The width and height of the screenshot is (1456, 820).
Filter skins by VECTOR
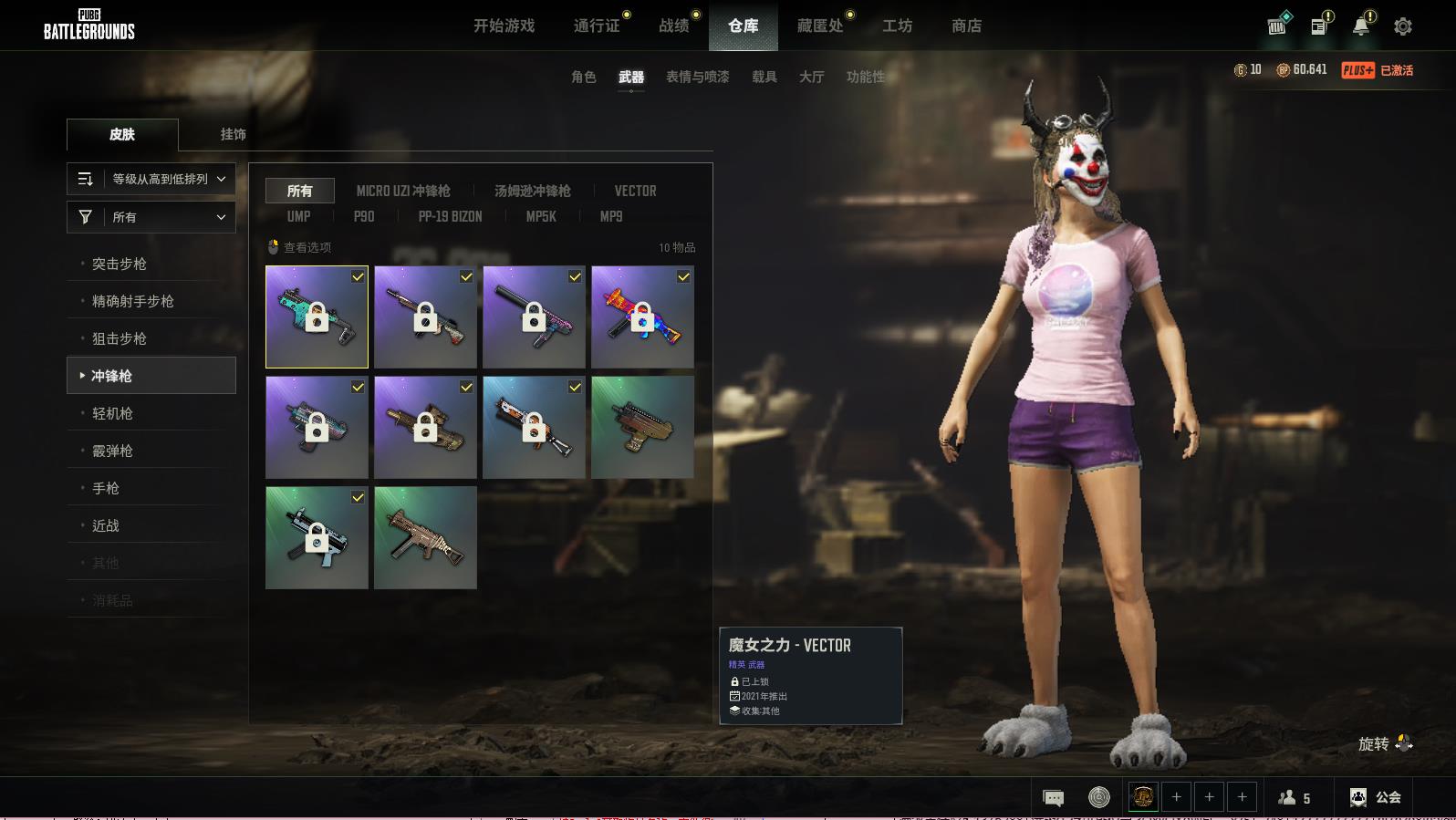click(x=635, y=191)
